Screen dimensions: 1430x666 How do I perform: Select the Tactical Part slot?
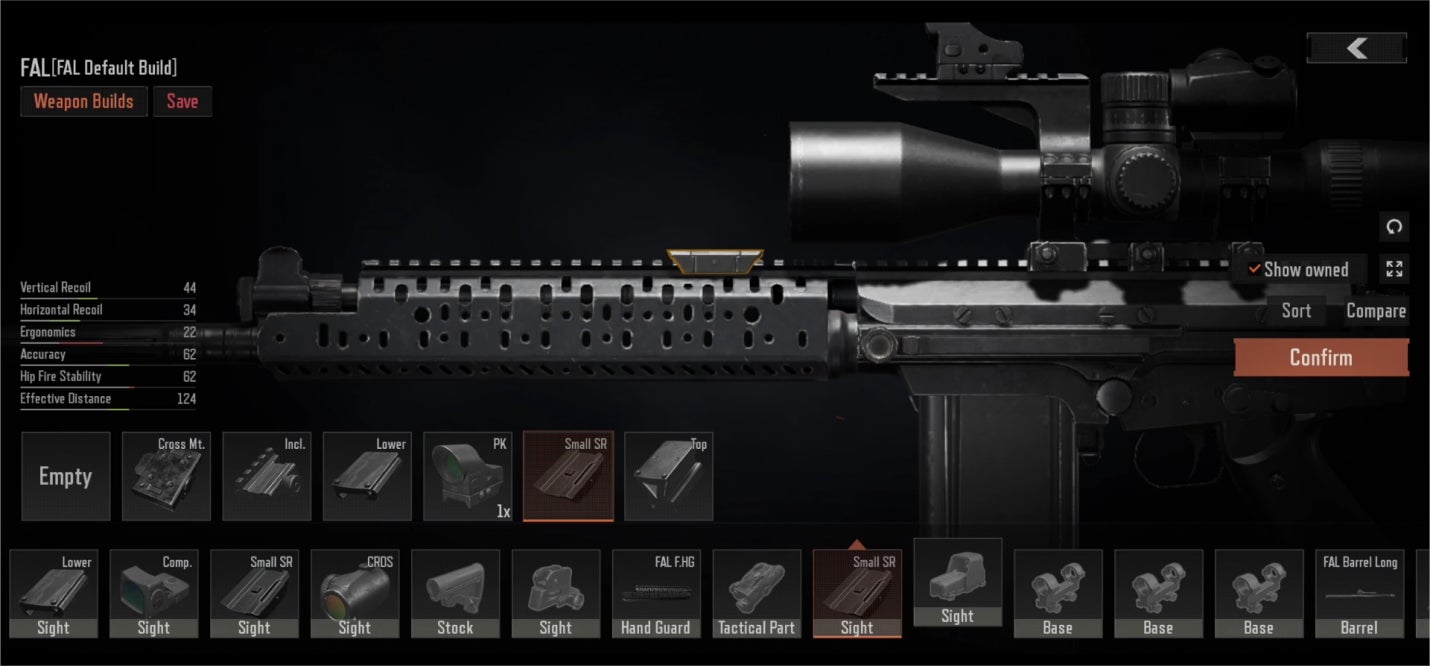(x=756, y=593)
